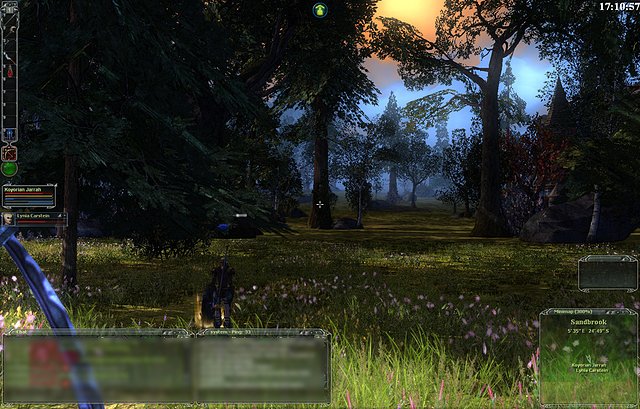Viewport: 640px width, 409px height.
Task: Click the empty dark panel above the minimap
Action: click(x=607, y=272)
